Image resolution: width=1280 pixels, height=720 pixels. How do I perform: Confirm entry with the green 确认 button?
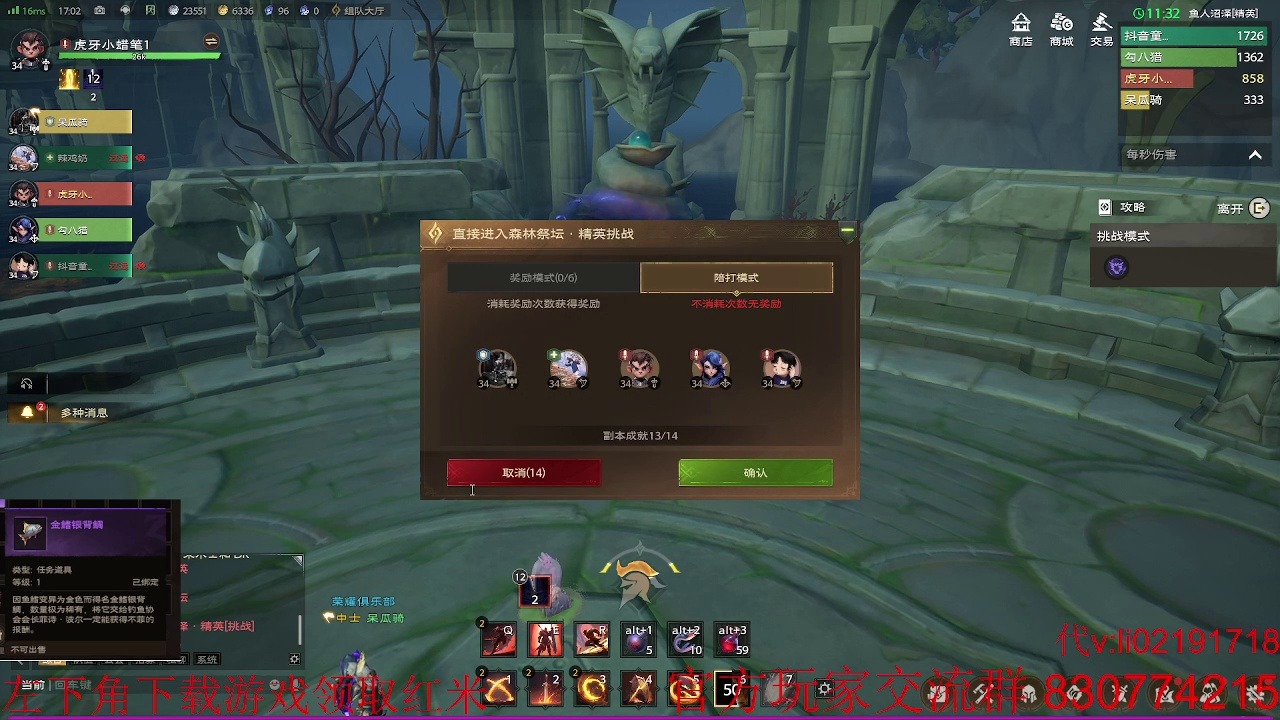click(755, 473)
